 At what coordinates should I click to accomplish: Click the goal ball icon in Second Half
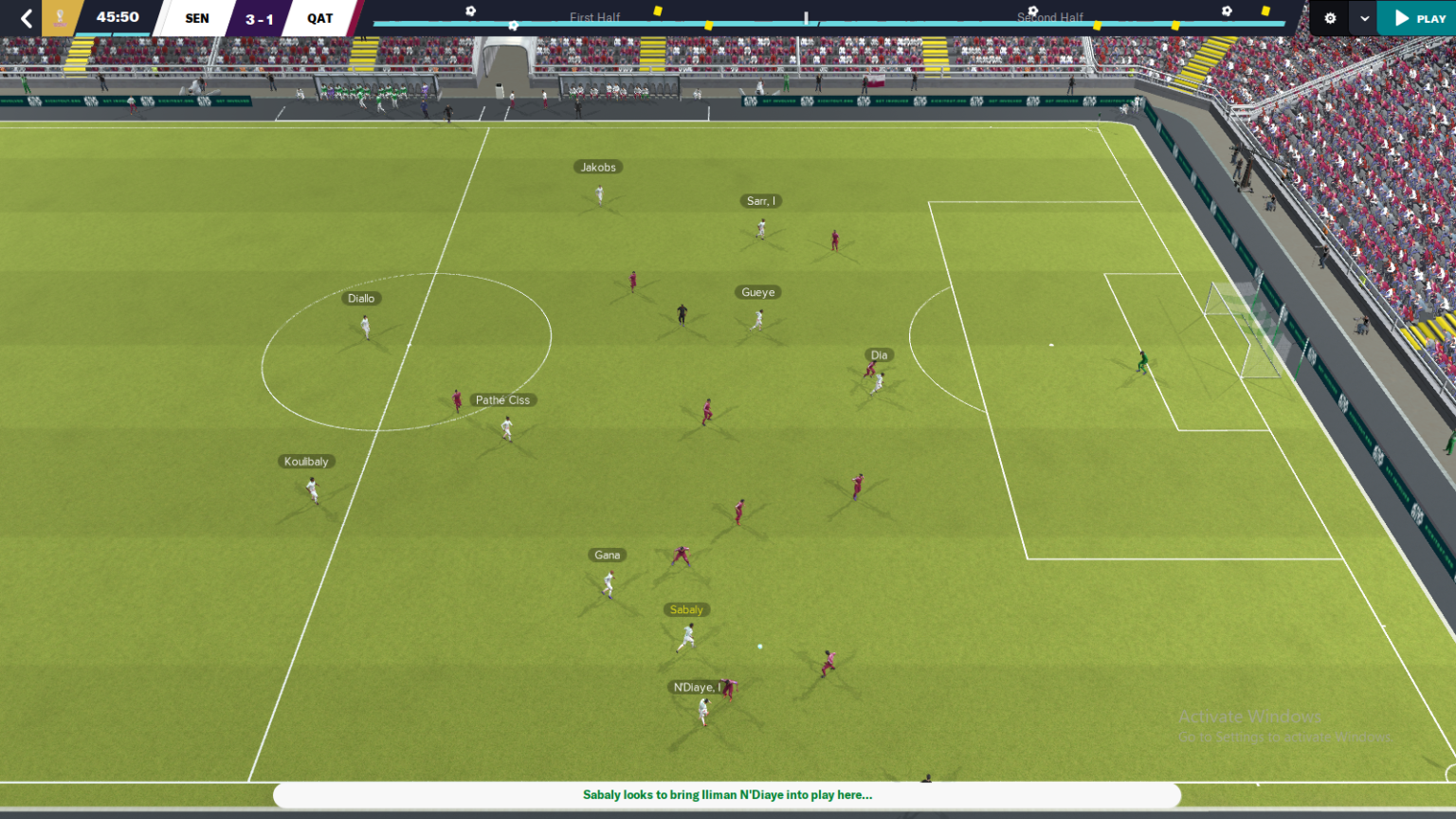tap(1032, 10)
